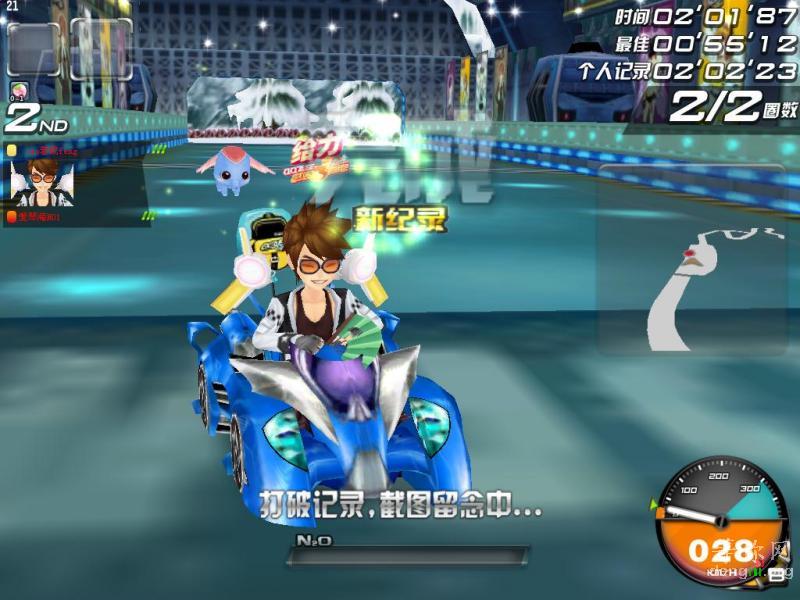Click the player portrait with orange sunglasses

point(42,181)
